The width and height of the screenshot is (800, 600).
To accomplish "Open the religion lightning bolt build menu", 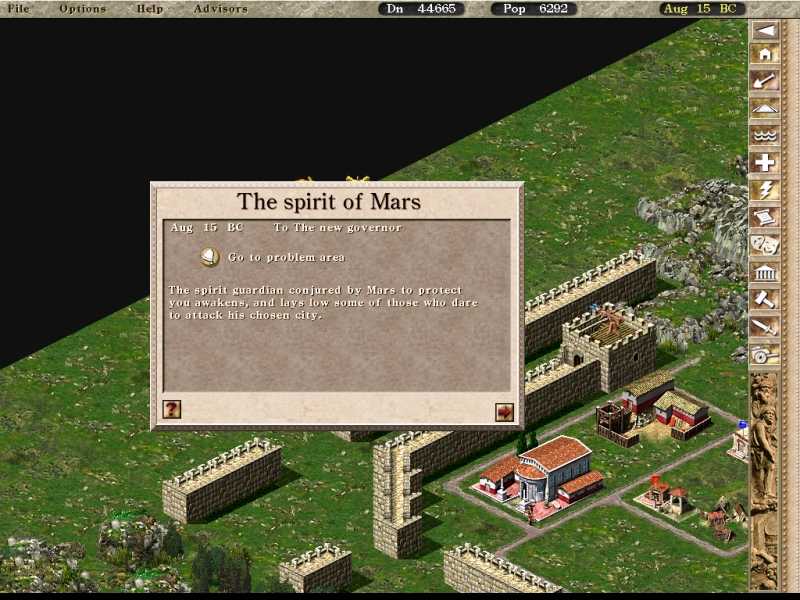I will (x=765, y=190).
